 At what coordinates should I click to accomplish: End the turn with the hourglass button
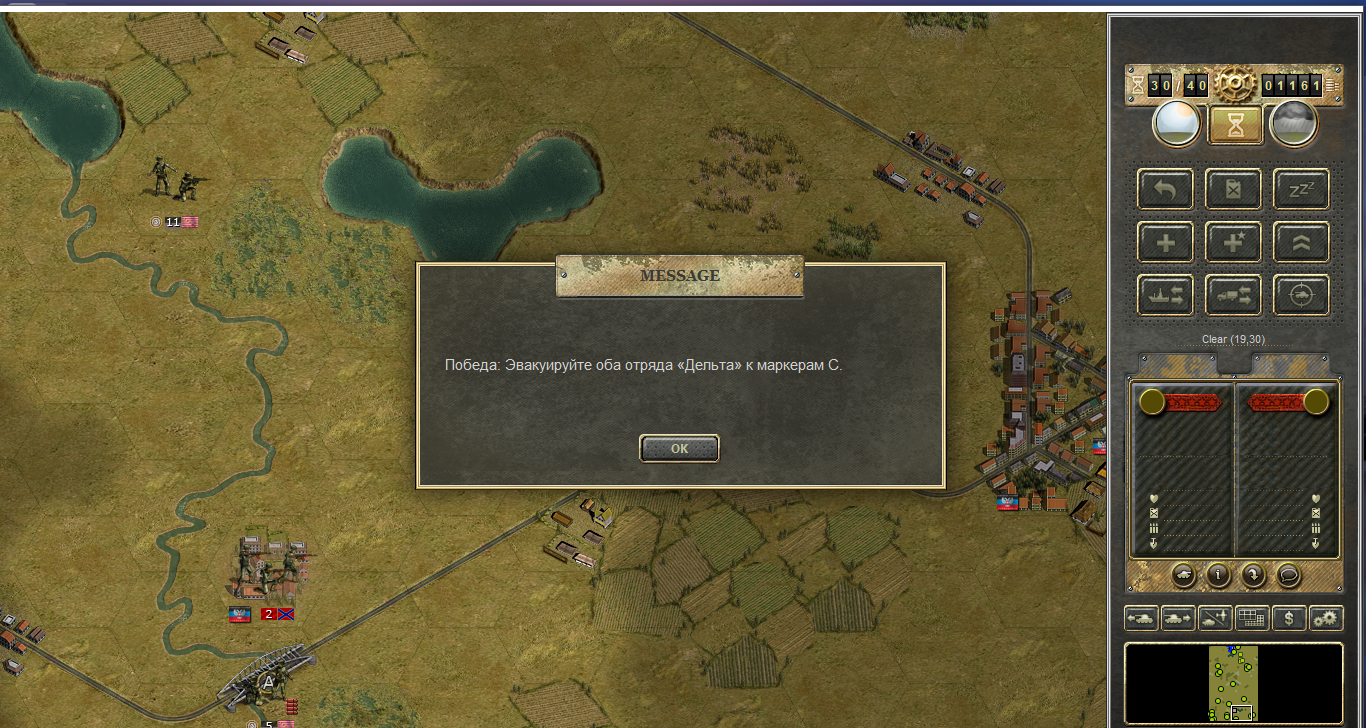[x=1235, y=124]
